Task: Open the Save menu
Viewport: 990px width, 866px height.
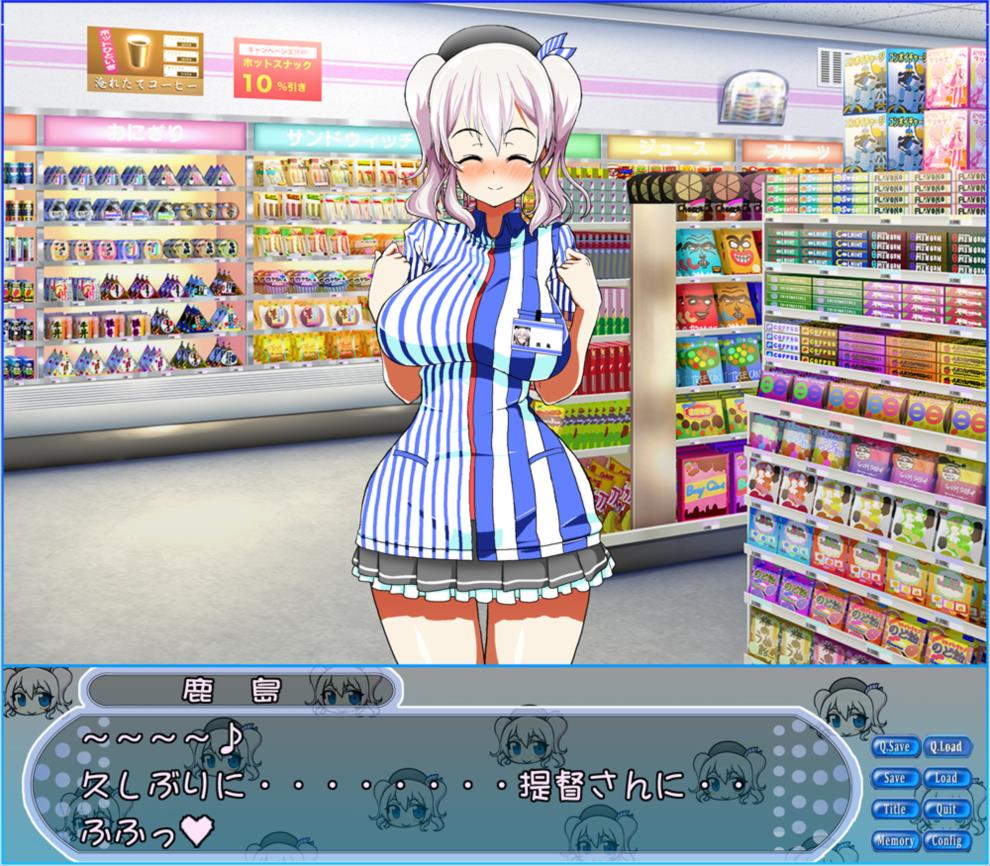Action: tap(895, 778)
